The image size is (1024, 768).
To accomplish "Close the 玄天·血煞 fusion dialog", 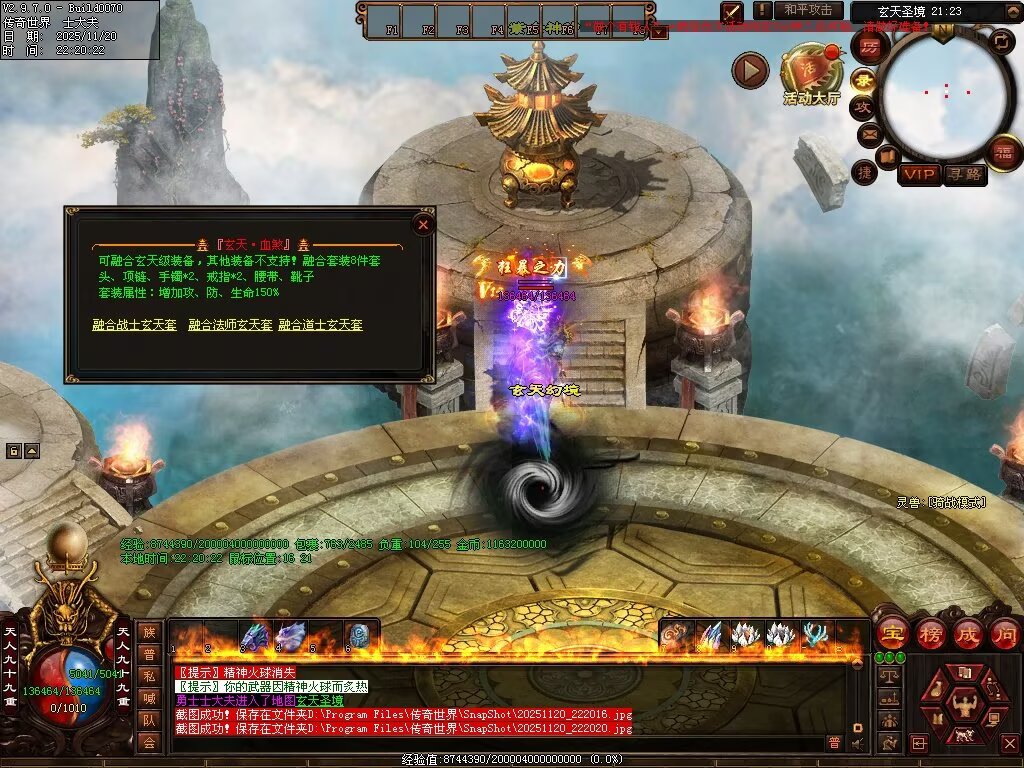I will point(423,225).
